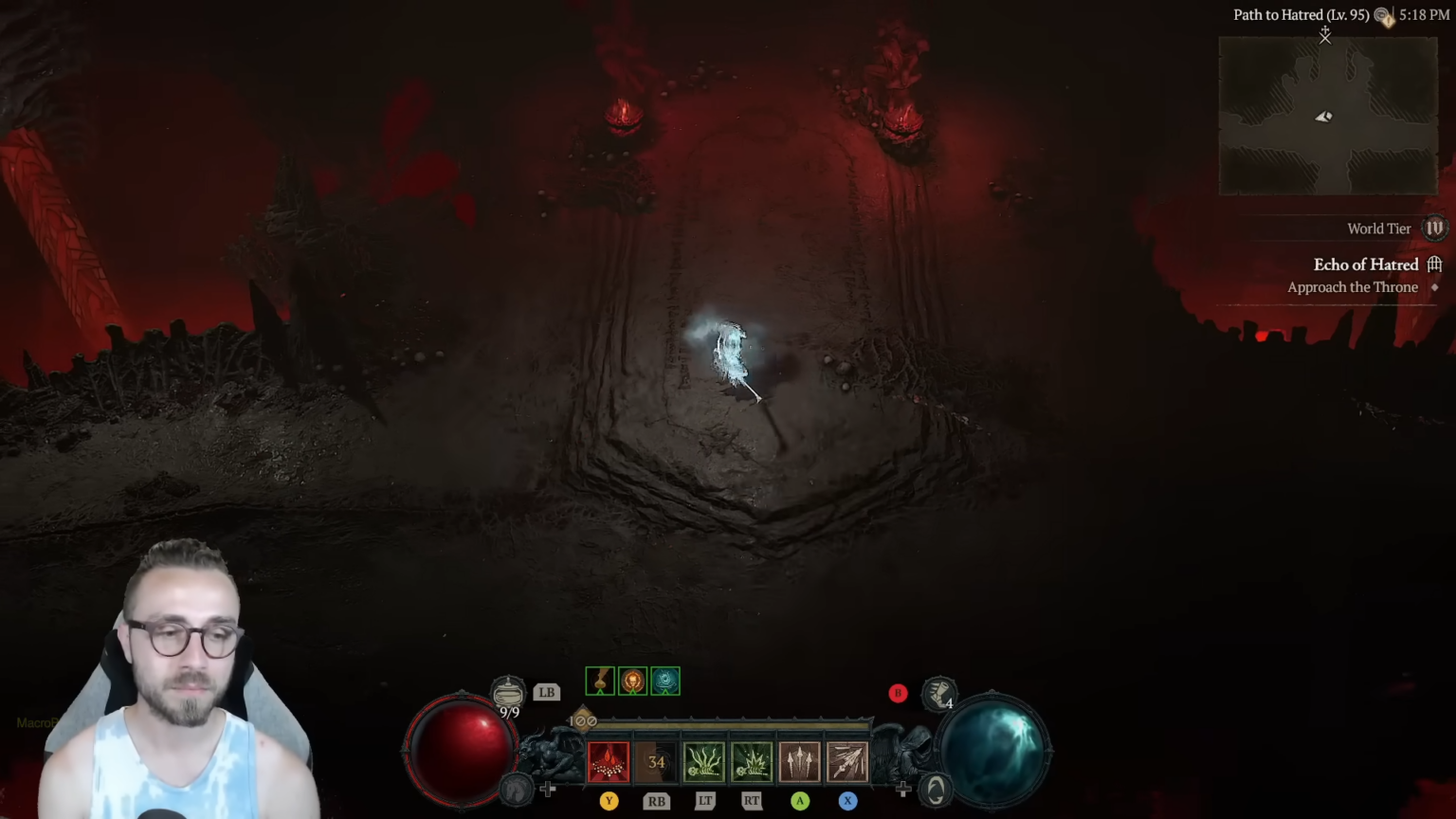Click the red blood skill bound to Y
Image resolution: width=1456 pixels, height=819 pixels.
(x=609, y=761)
